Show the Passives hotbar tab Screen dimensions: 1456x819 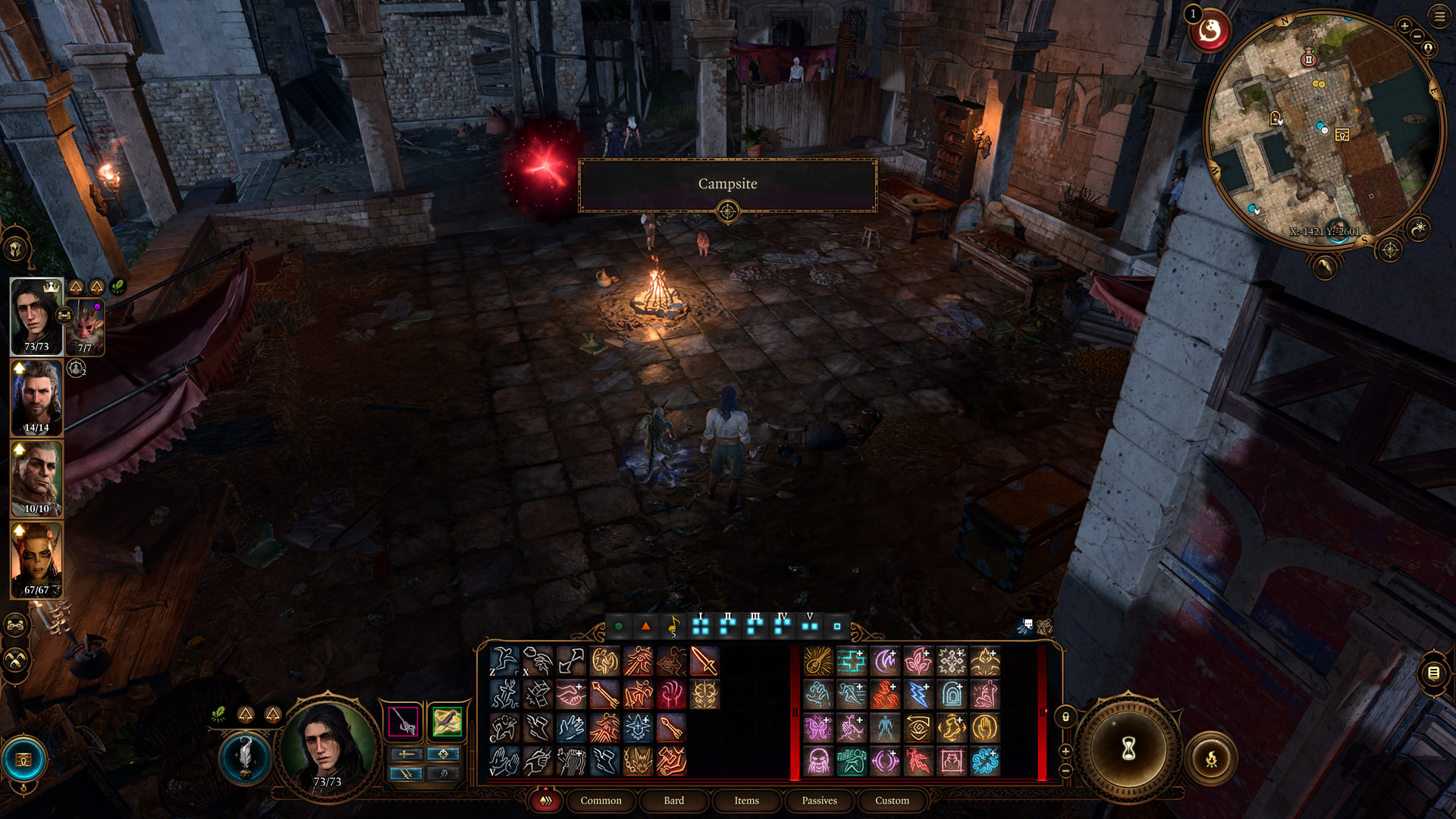point(819,800)
